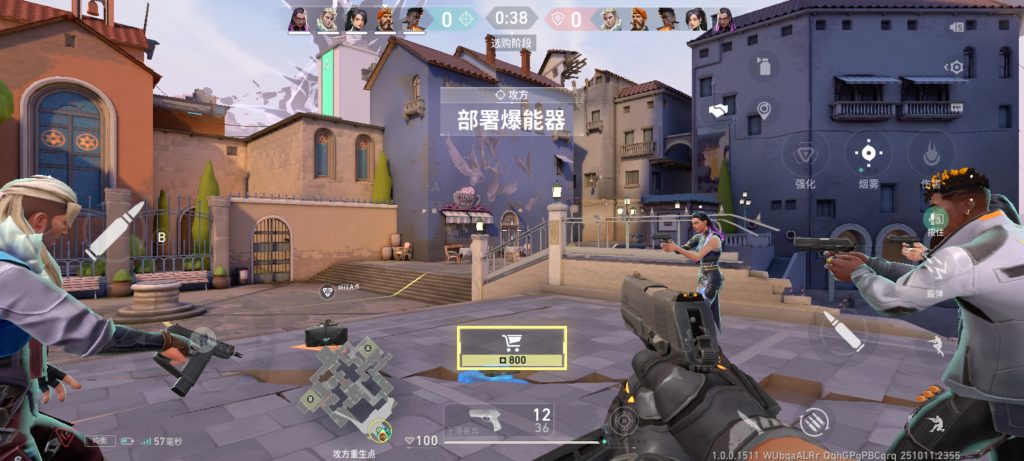Open the buy shop cart button
This screenshot has height=461, width=1024.
pos(512,346)
